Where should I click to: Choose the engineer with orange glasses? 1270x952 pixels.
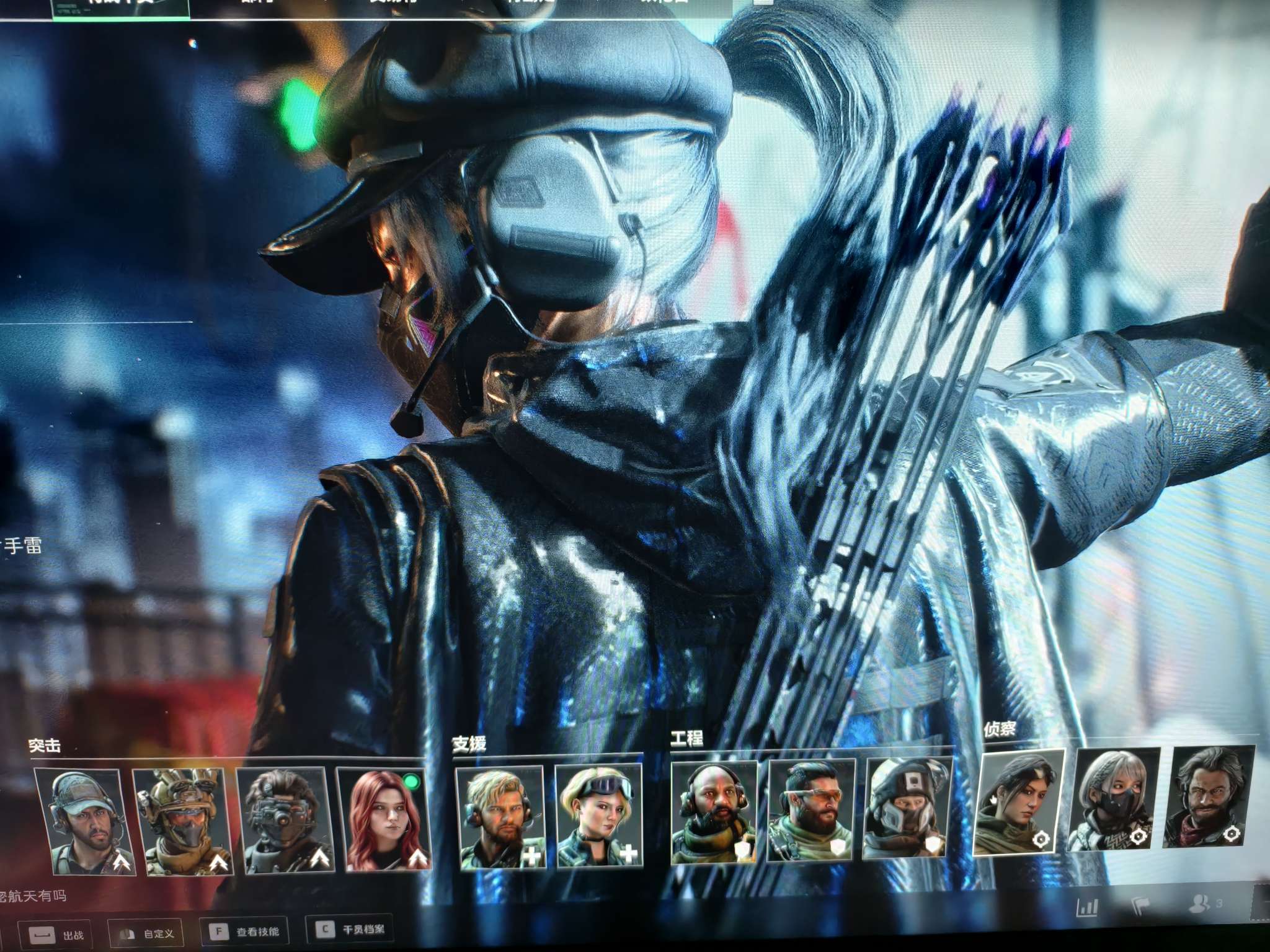point(810,809)
